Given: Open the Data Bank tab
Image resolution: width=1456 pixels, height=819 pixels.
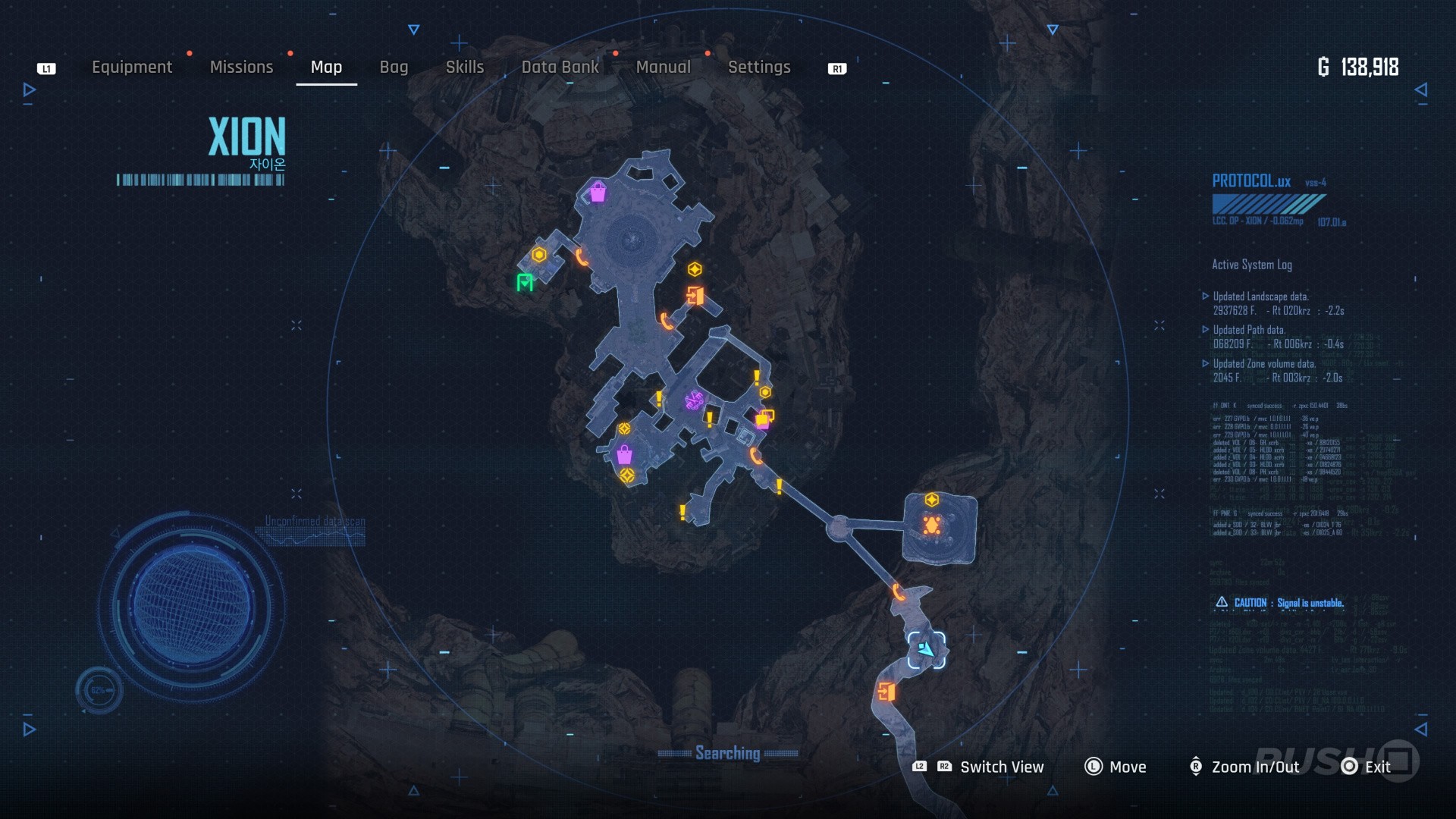Looking at the screenshot, I should click(x=560, y=67).
